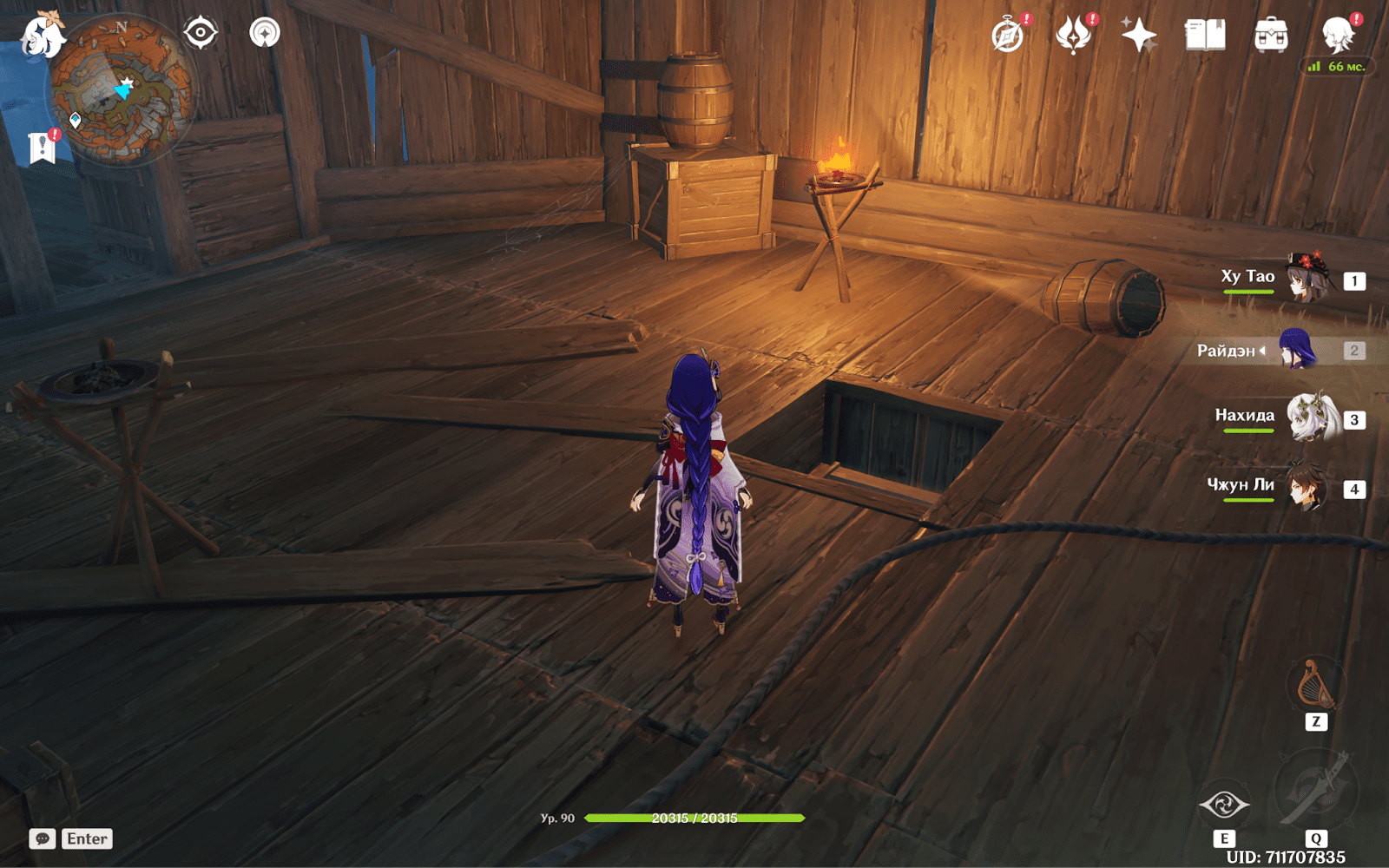Activate Raiden's elemental skill eye icon
The height and width of the screenshot is (868, 1389).
pyautogui.click(x=1224, y=805)
